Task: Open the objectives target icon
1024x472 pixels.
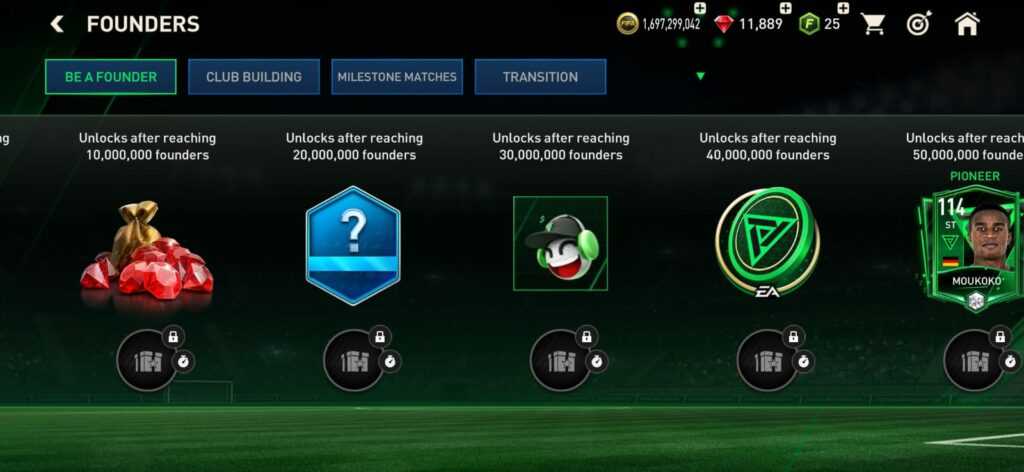Action: 919,24
